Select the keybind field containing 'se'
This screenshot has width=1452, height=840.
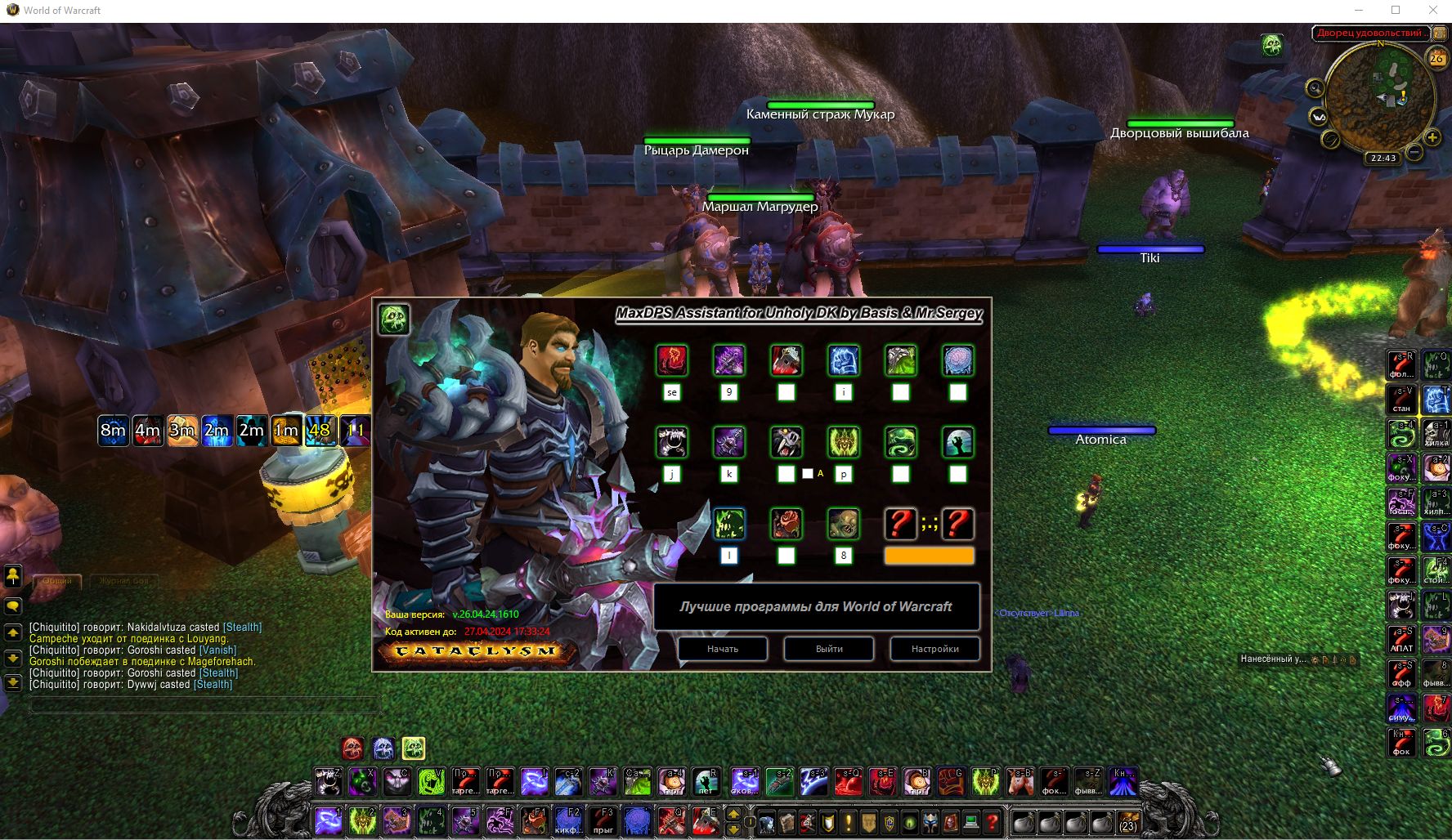672,392
